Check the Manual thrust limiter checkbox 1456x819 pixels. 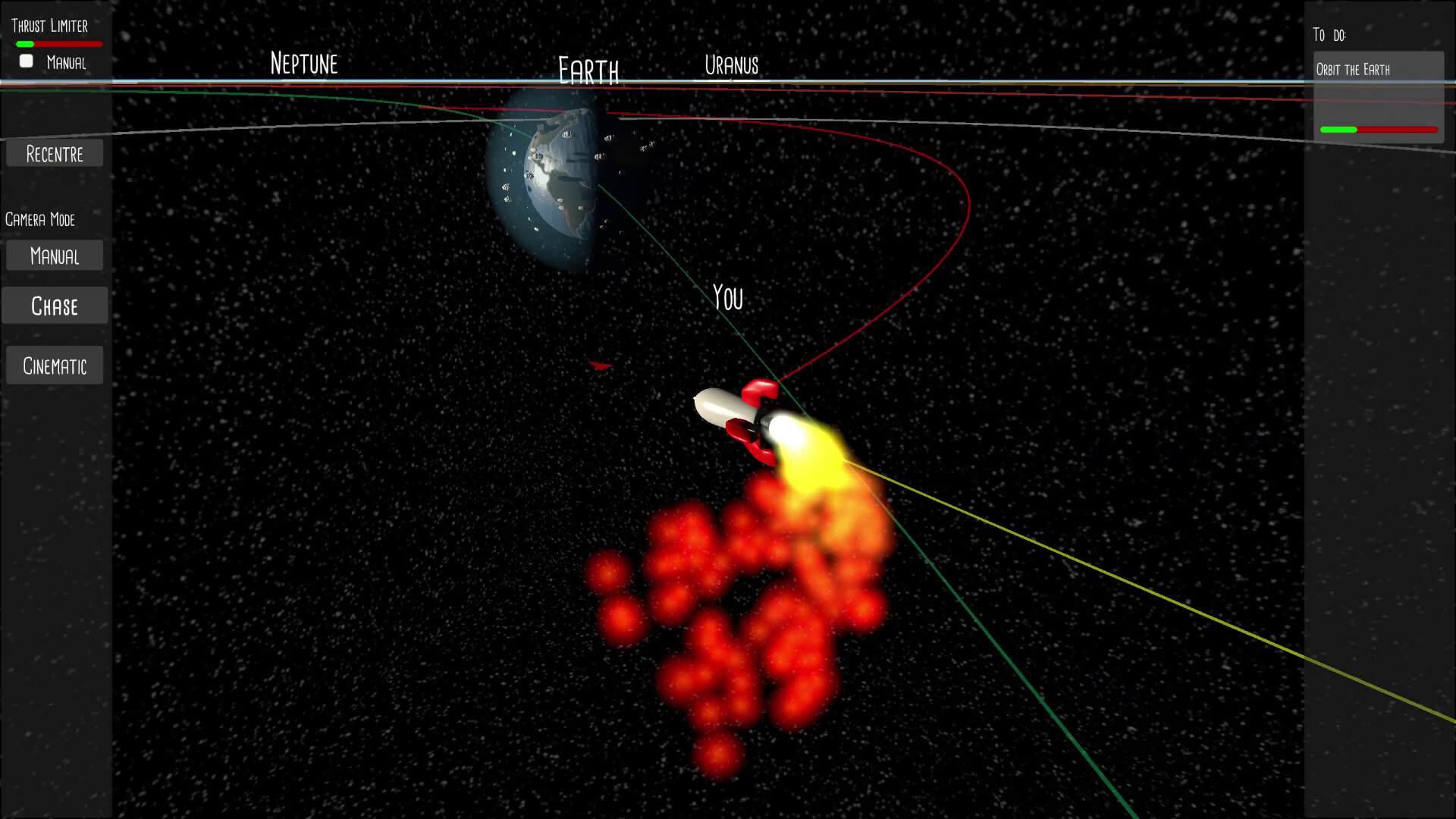tap(26, 61)
